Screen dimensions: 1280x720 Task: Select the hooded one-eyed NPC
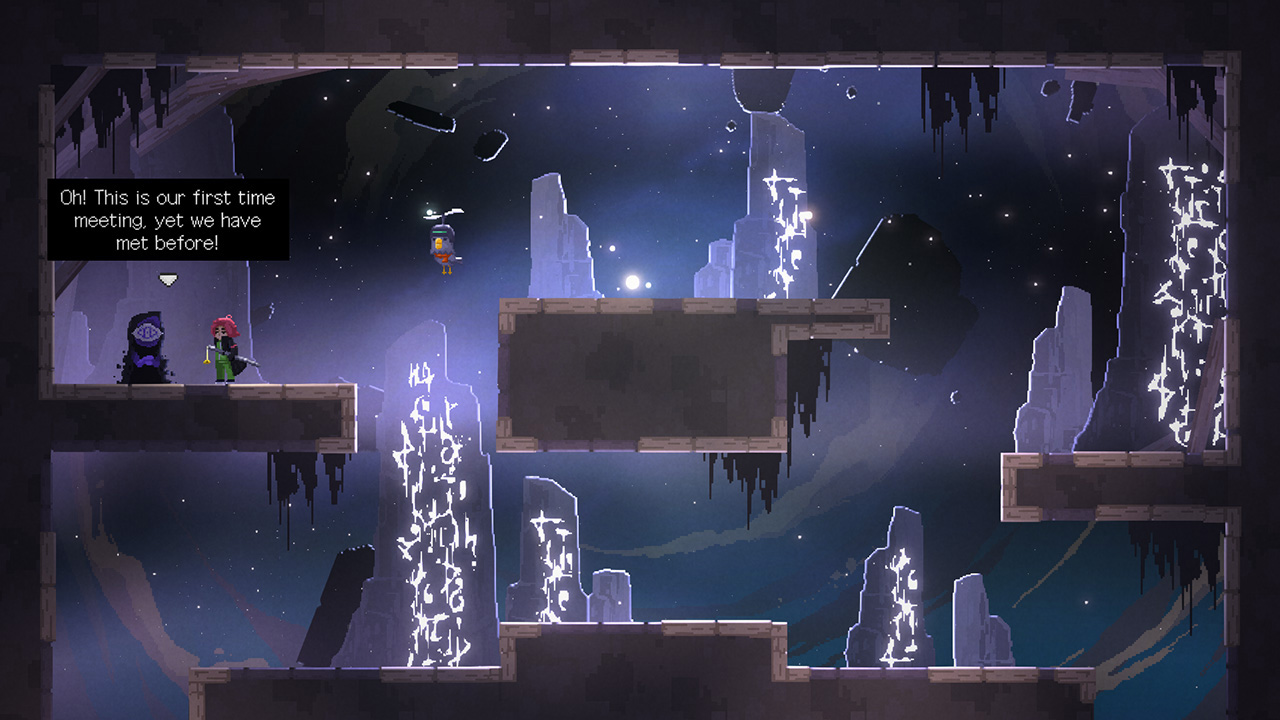click(x=147, y=350)
